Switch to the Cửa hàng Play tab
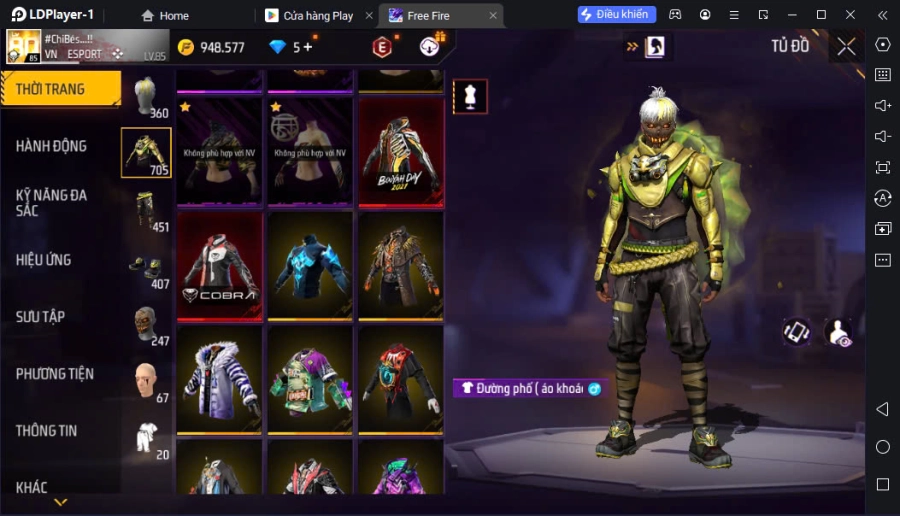Screen dimensions: 900x516 click(x=317, y=15)
